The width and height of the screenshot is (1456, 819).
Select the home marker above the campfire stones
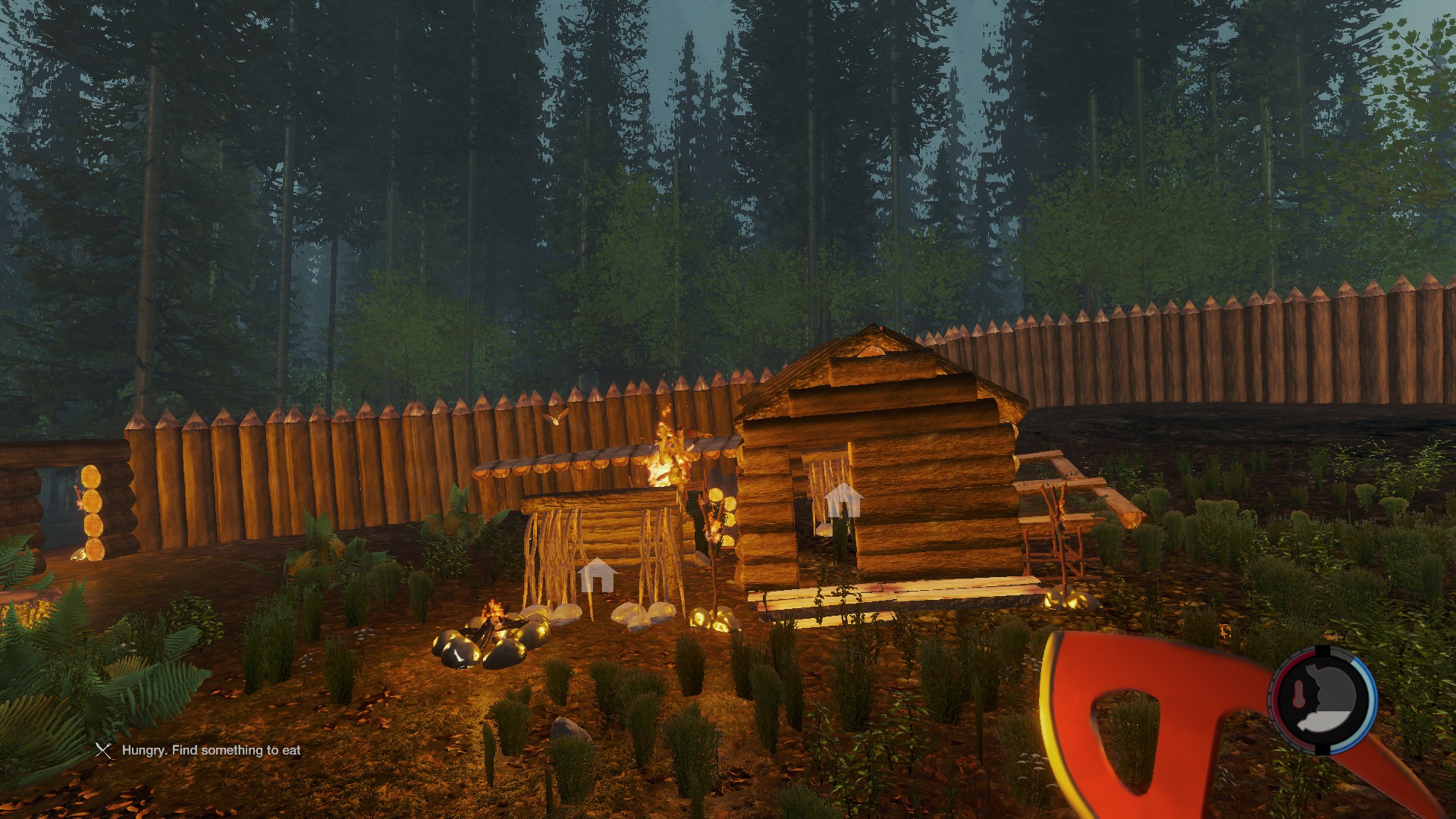596,575
